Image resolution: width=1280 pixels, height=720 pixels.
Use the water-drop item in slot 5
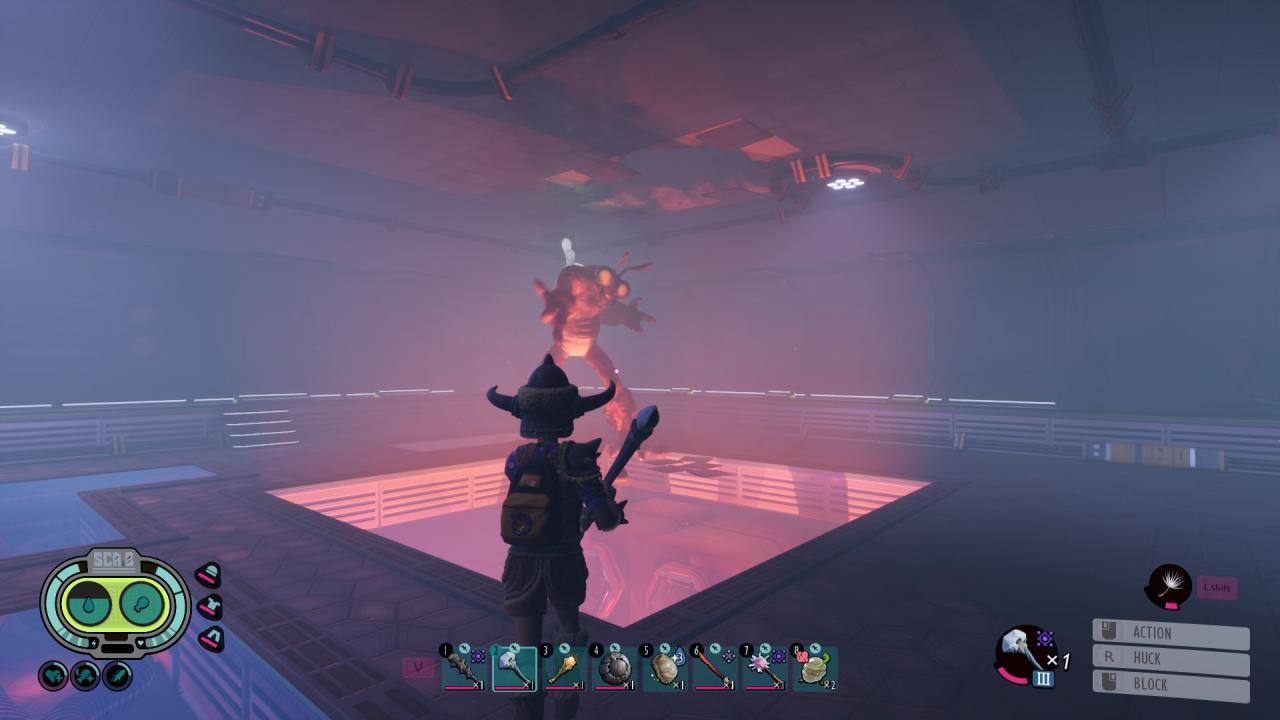664,668
